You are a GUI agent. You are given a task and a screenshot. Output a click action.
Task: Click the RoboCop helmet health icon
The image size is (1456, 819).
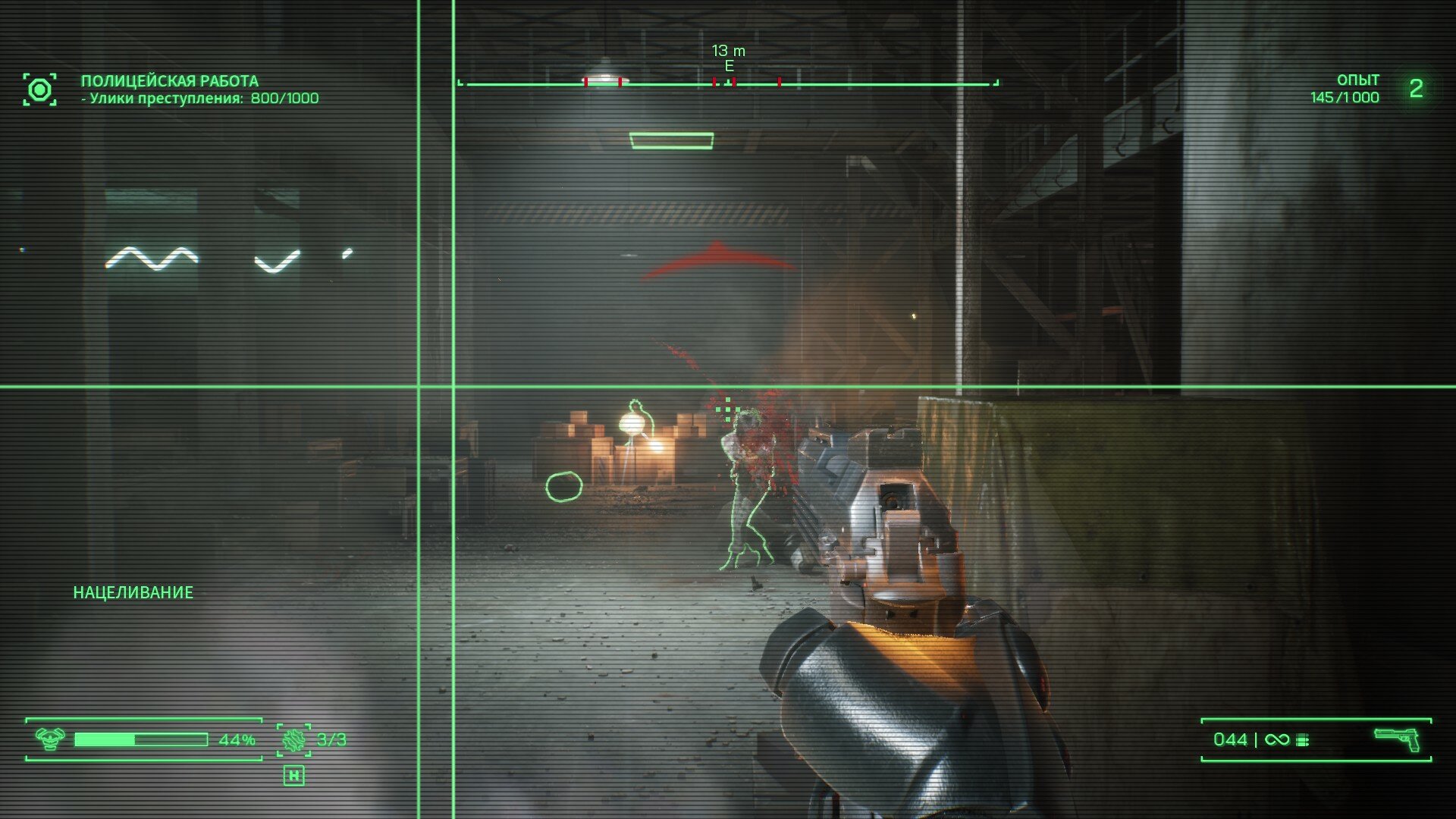click(51, 739)
